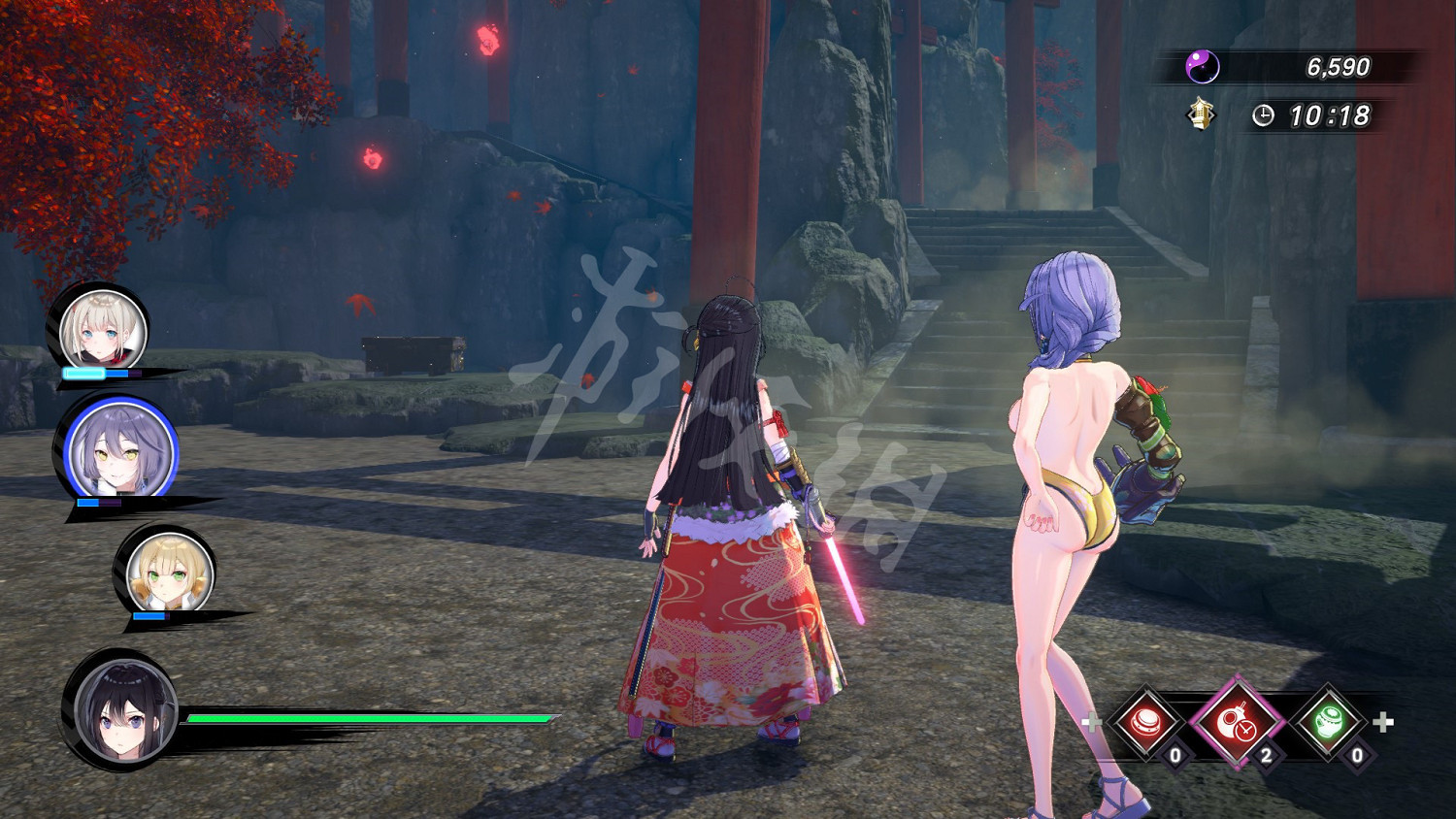Switch active character via the blue-ringed portrait
Image resolution: width=1456 pixels, height=819 pixels.
click(x=116, y=446)
